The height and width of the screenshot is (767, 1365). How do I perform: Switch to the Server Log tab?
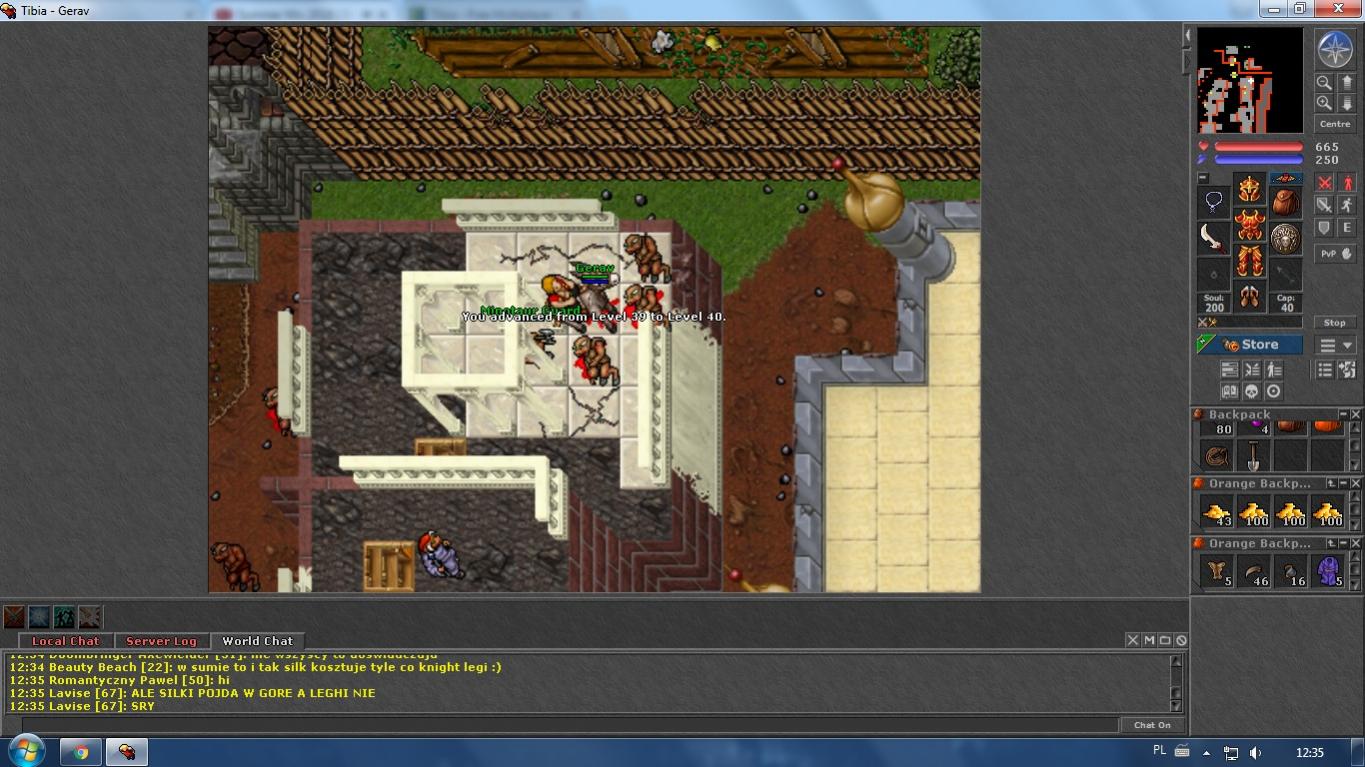(161, 641)
